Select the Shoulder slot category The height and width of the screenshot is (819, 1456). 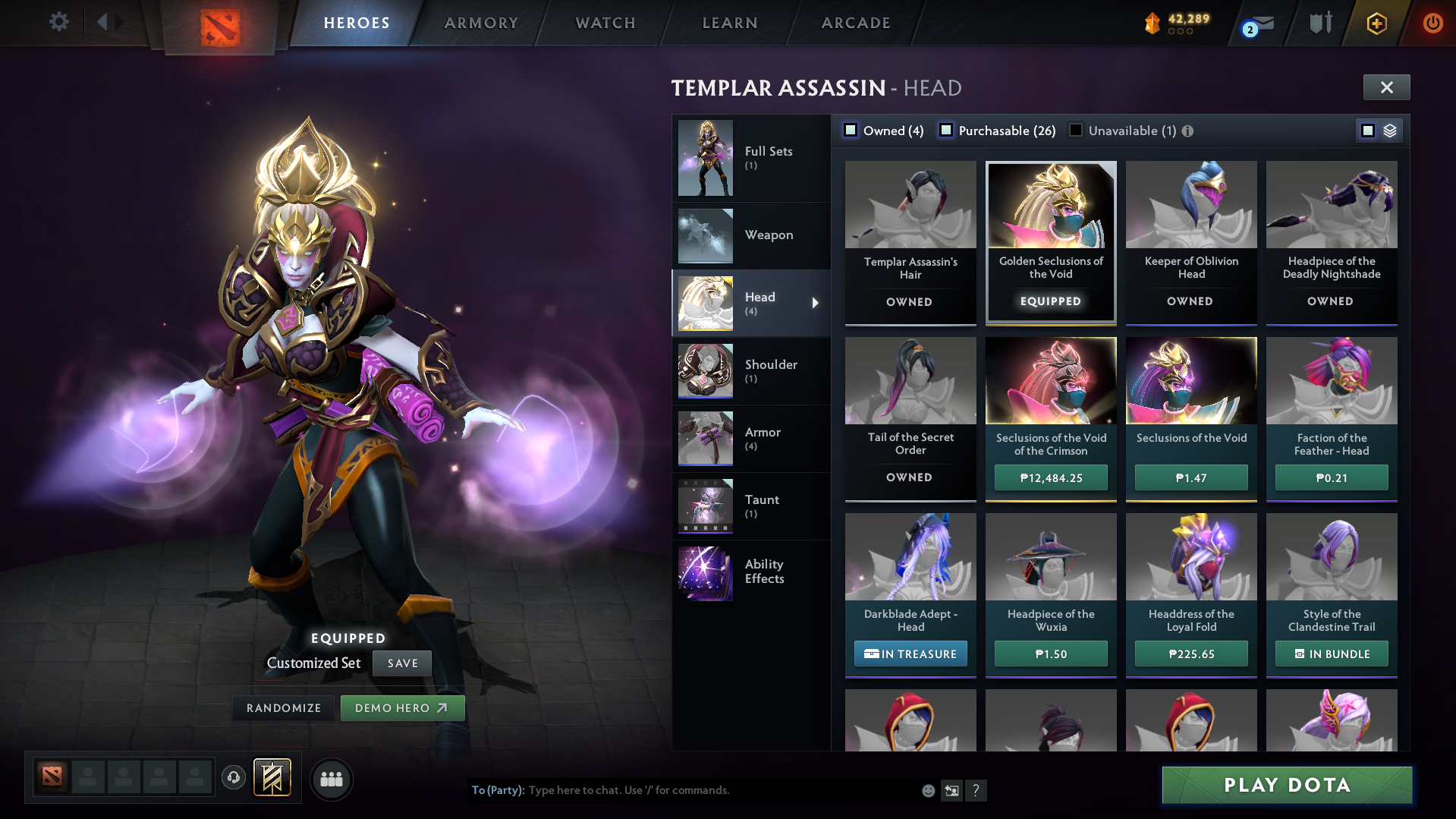[x=751, y=371]
